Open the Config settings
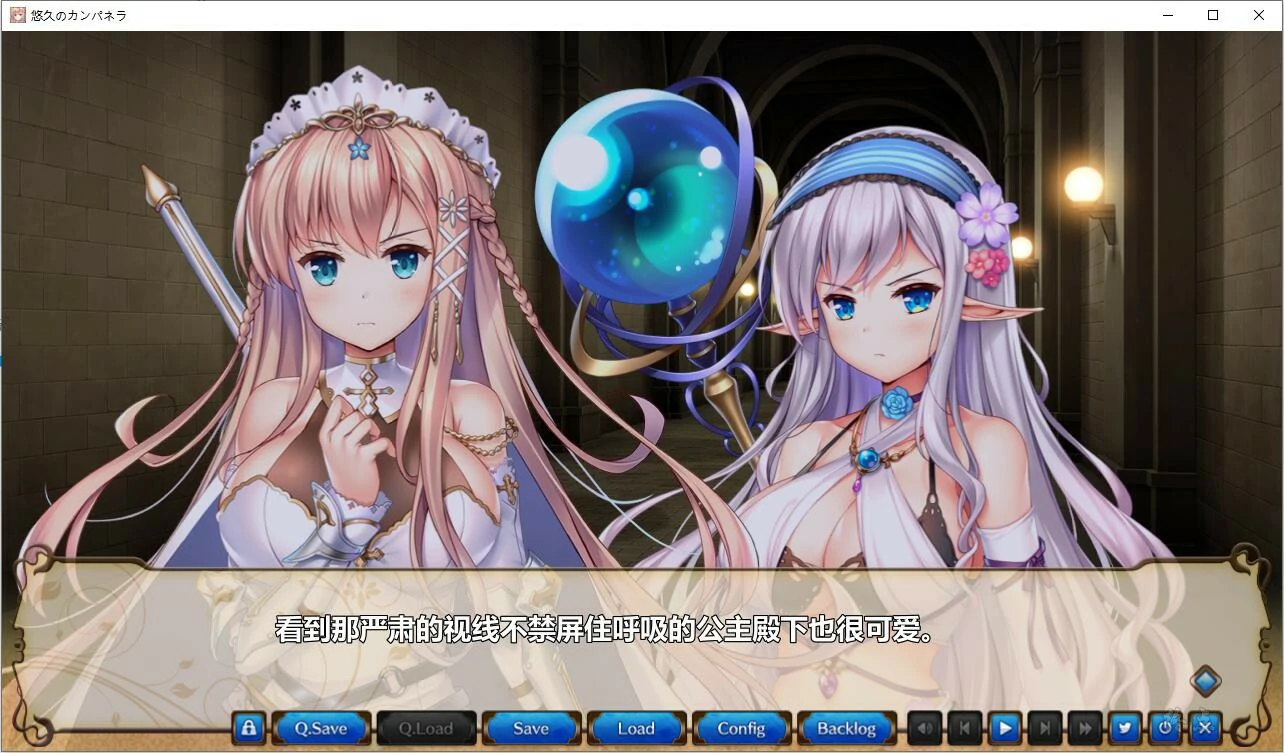The height and width of the screenshot is (753, 1284). click(x=742, y=728)
